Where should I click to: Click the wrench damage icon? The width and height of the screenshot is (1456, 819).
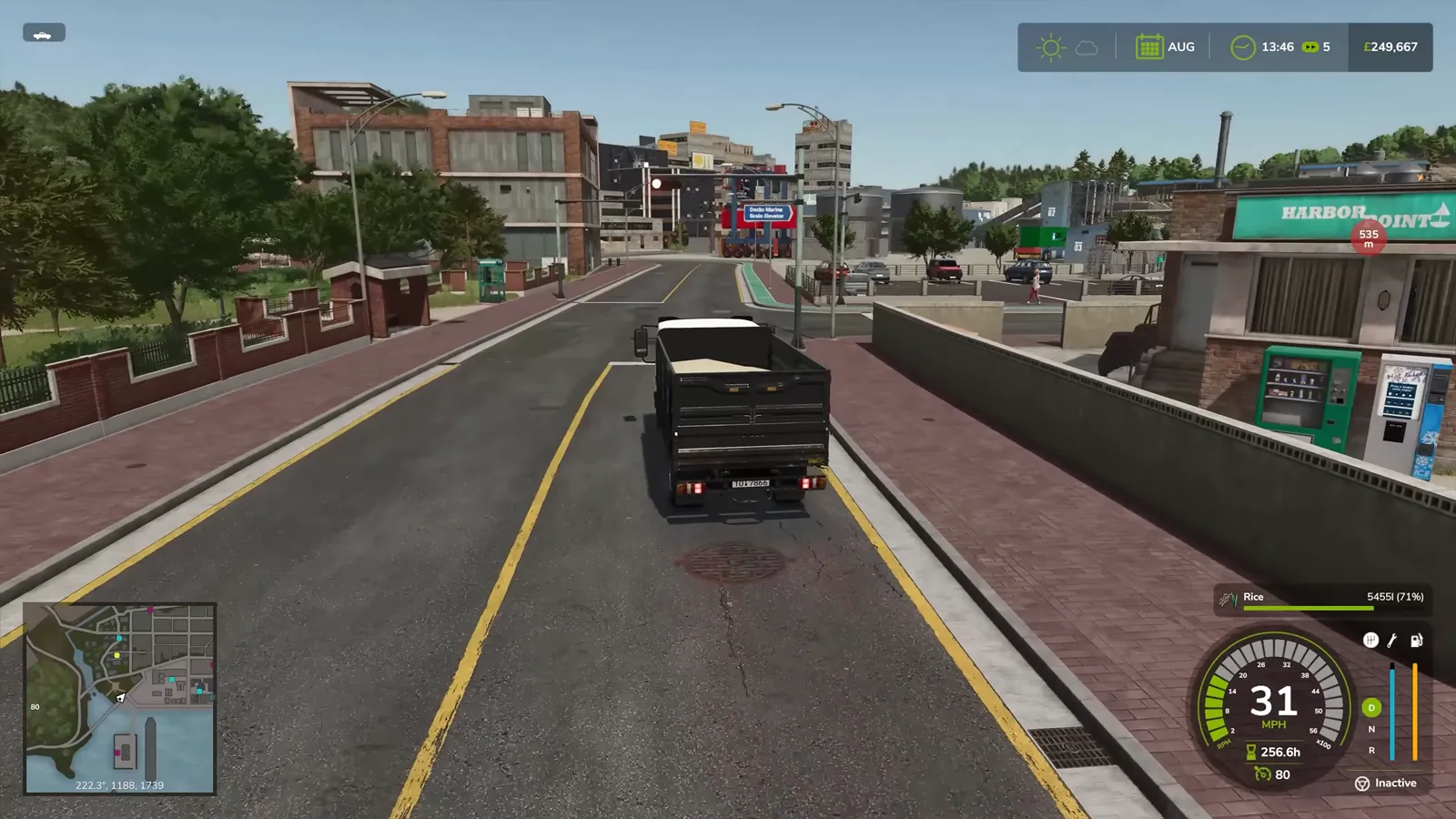[x=1392, y=641]
